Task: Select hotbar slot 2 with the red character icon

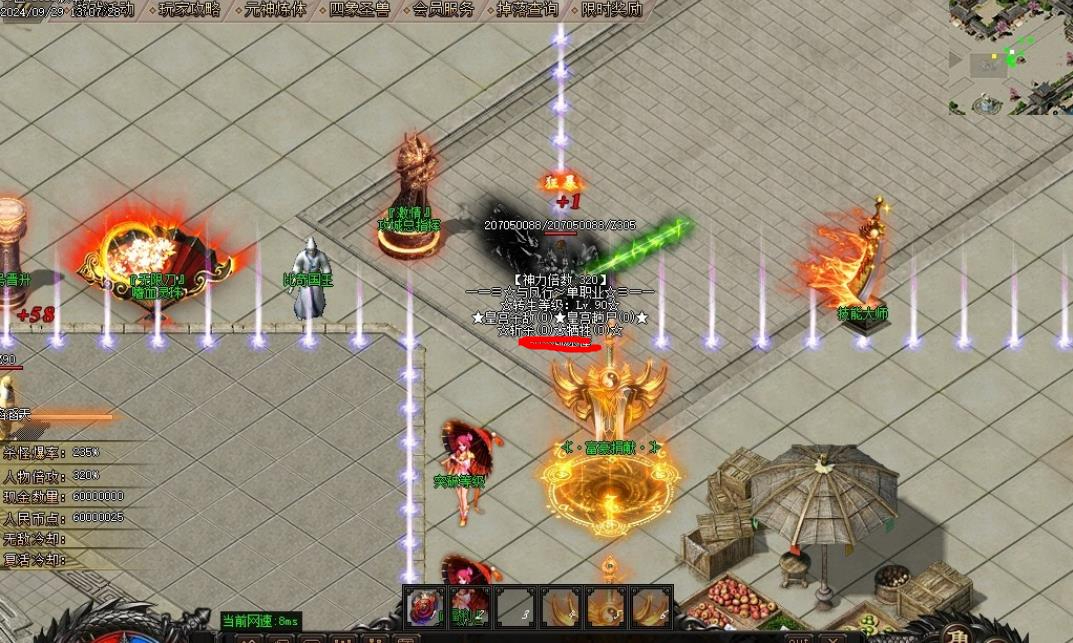Action: (x=468, y=607)
